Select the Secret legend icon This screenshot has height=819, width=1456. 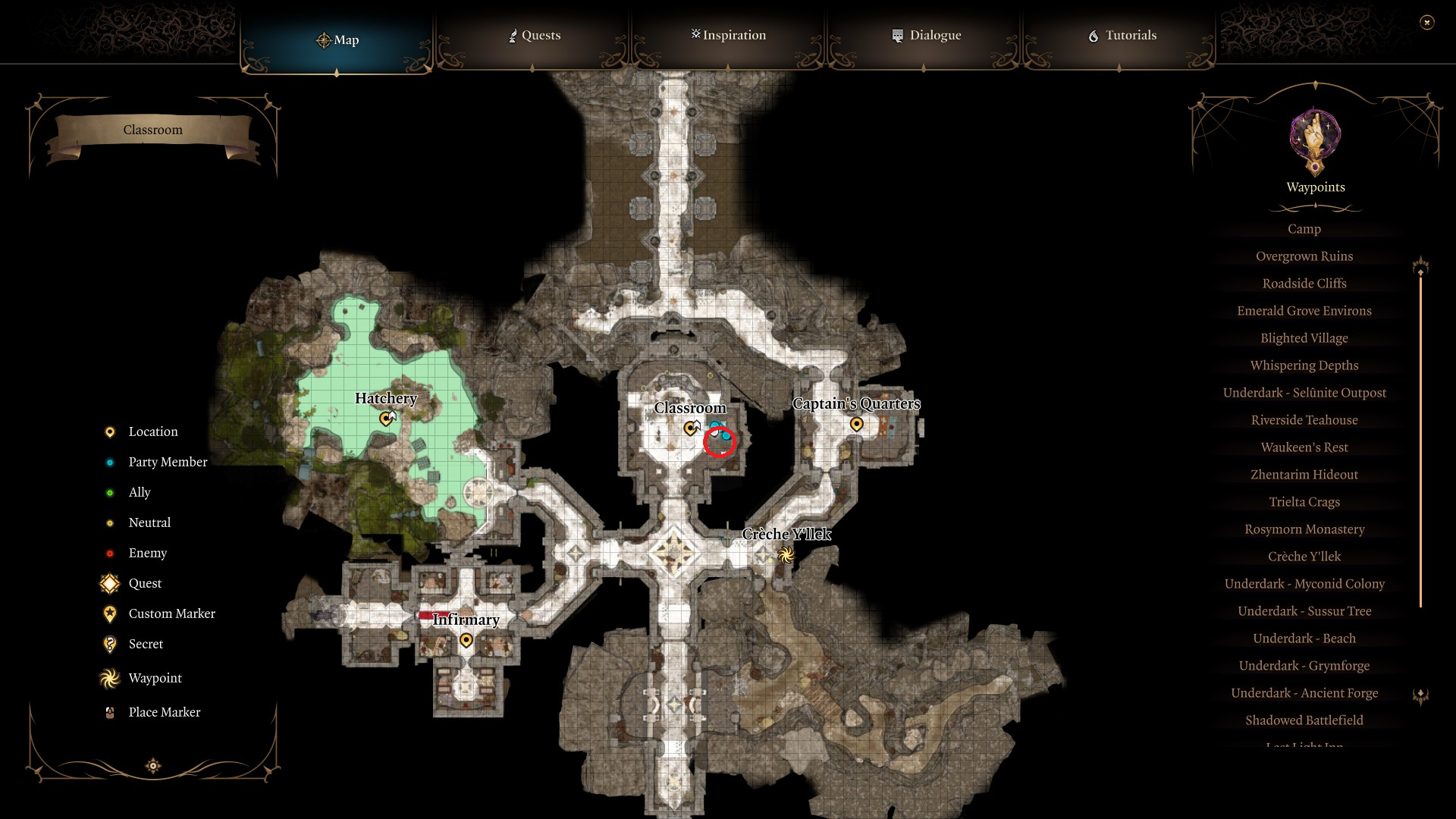click(x=109, y=644)
